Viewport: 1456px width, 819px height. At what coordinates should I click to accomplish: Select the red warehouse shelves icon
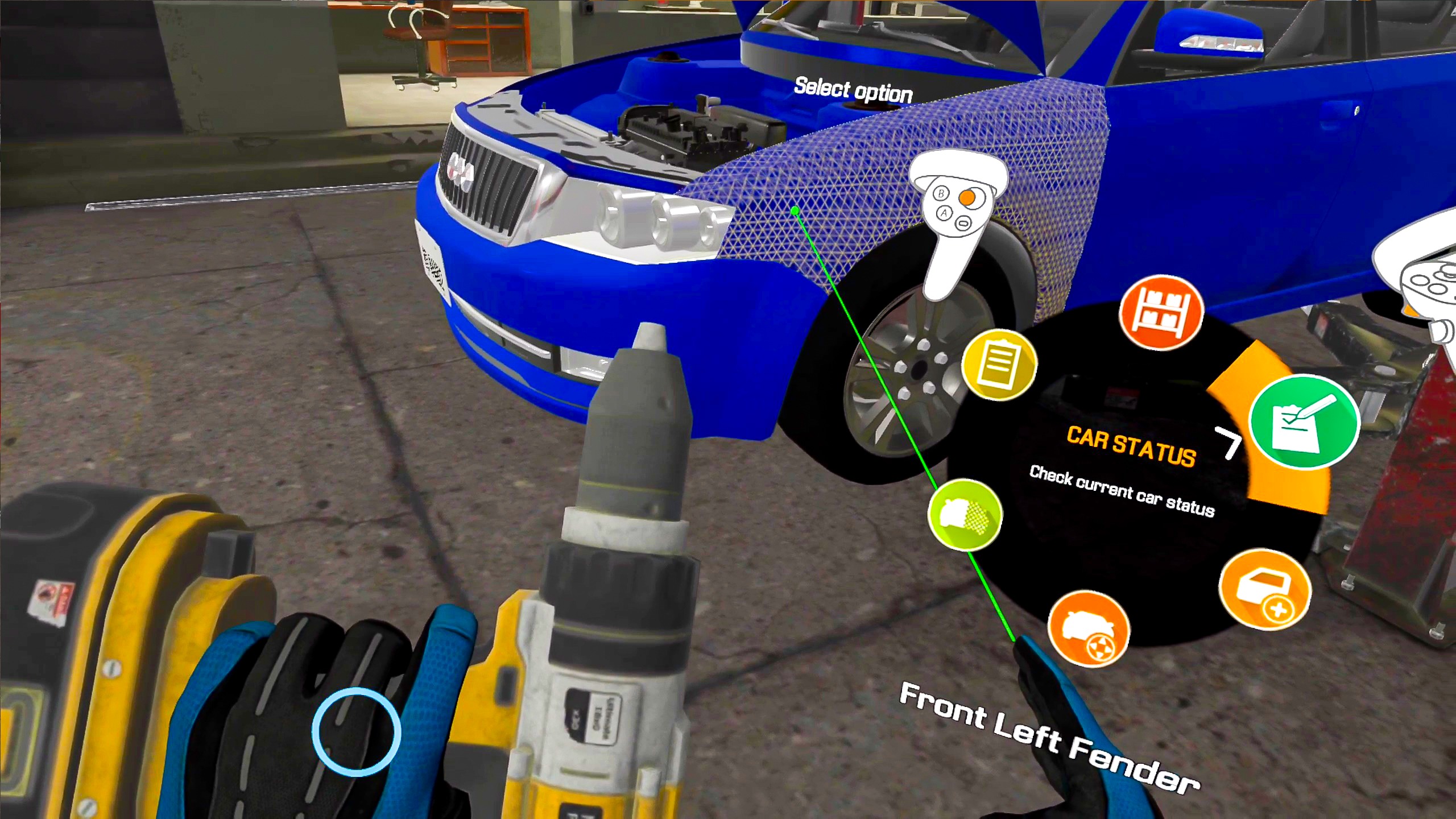coord(1160,312)
